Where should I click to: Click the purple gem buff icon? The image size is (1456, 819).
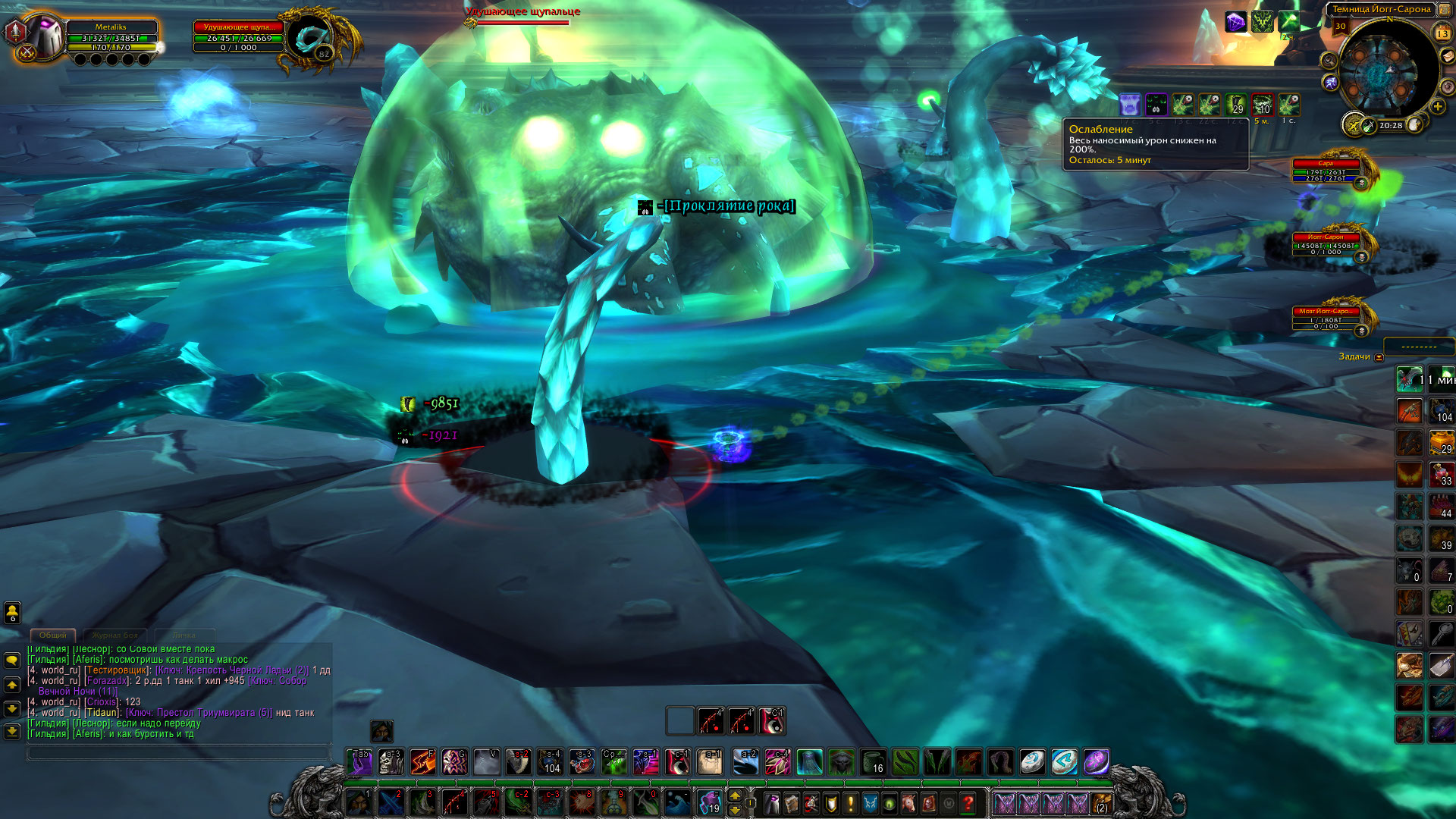coord(1235,22)
